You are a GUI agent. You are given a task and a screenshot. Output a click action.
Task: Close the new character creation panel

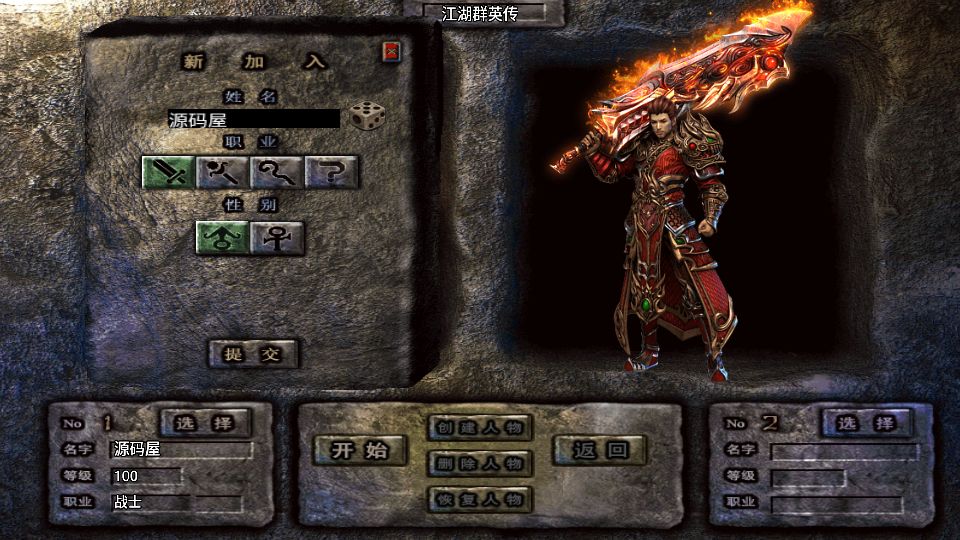point(392,51)
